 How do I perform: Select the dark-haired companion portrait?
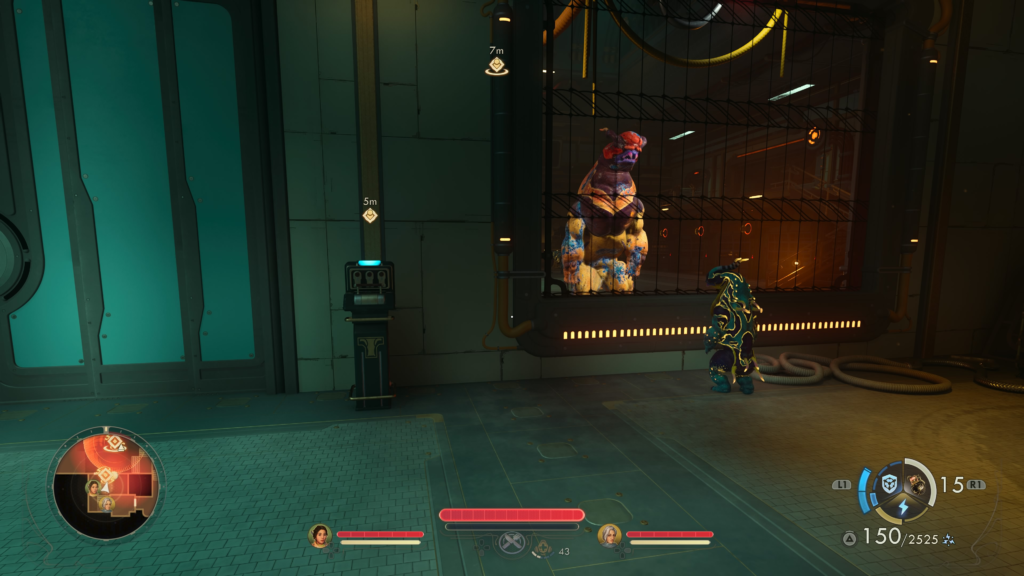[320, 536]
